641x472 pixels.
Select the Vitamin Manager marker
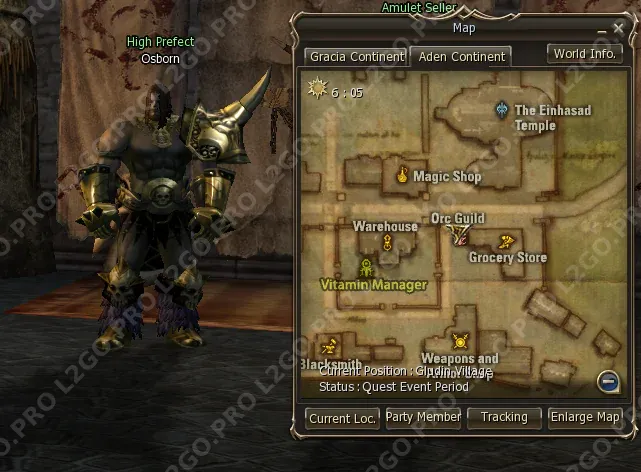coord(367,268)
